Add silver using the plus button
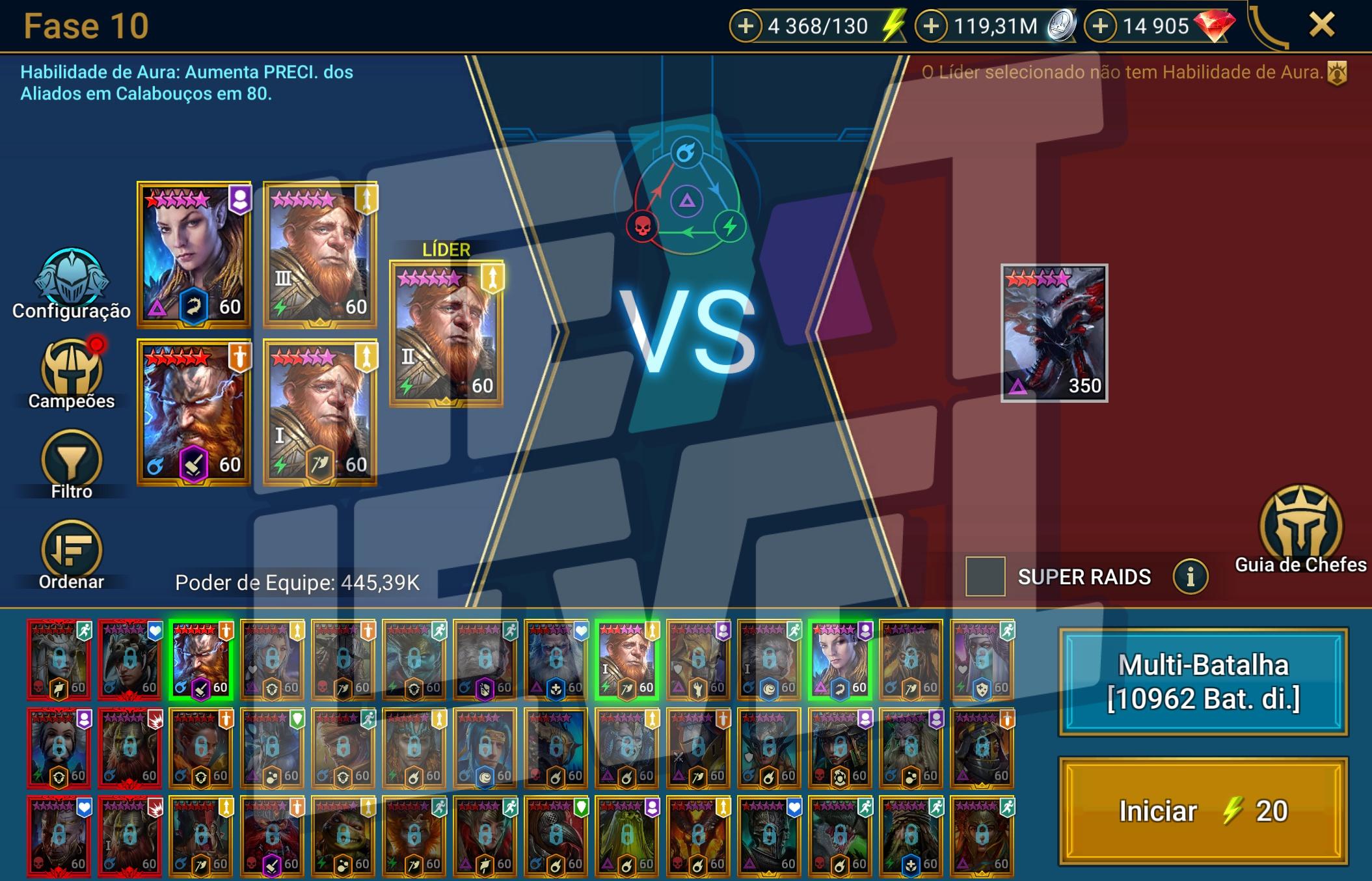This screenshot has width=1372, height=881. pos(932,26)
